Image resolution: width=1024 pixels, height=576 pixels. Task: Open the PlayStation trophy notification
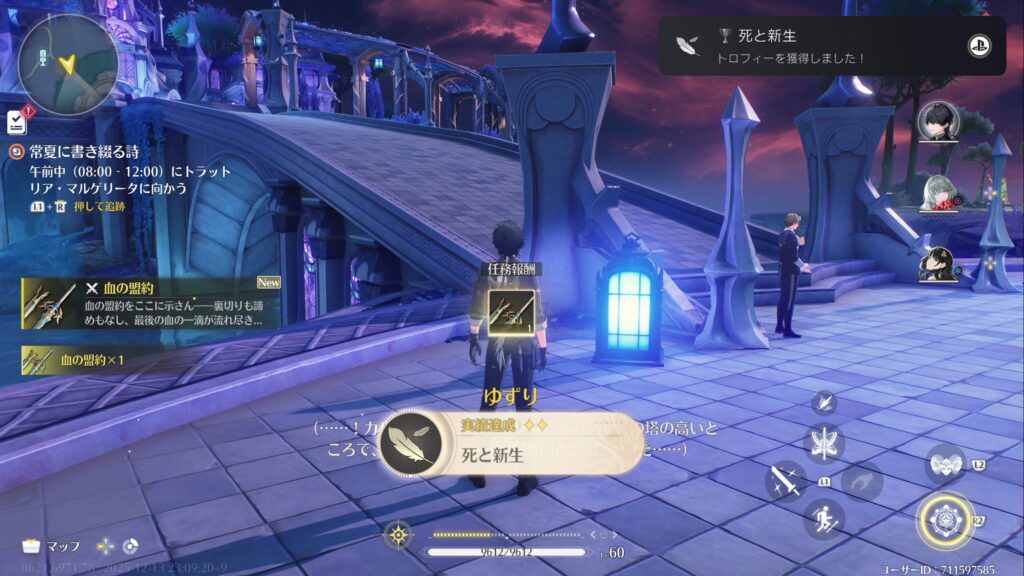click(831, 45)
